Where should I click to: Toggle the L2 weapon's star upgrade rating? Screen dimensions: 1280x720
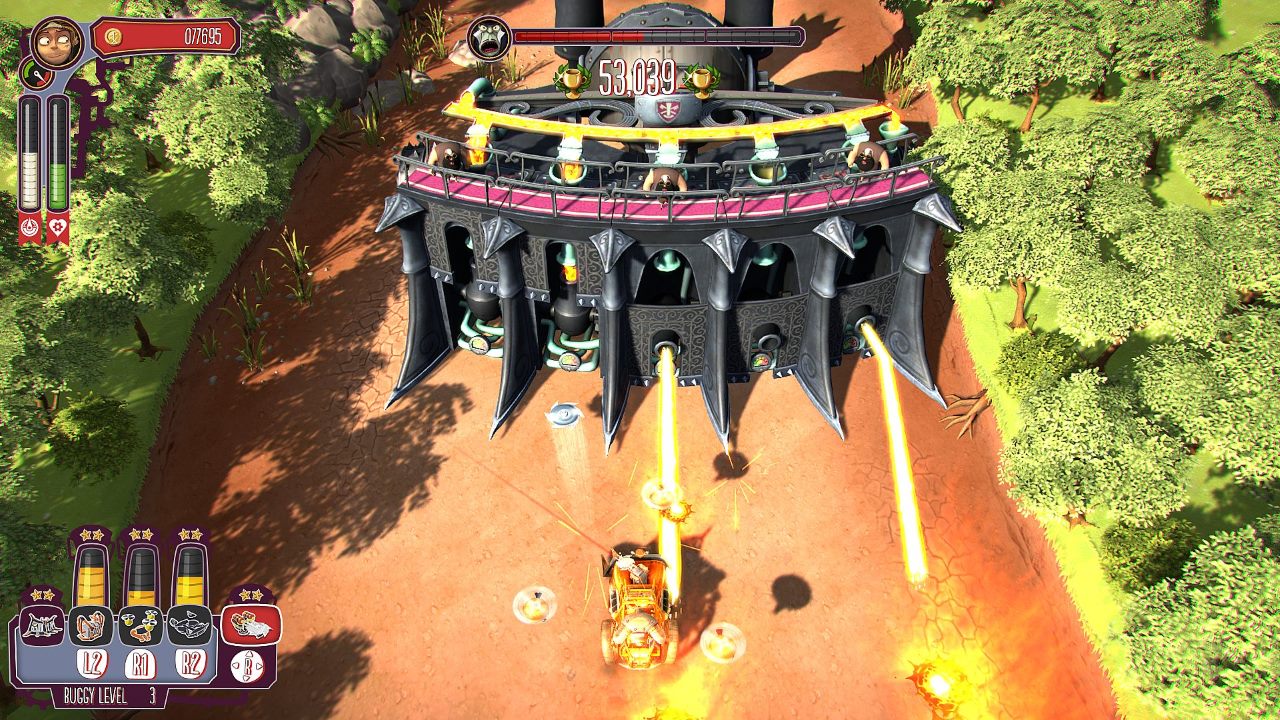tap(90, 536)
